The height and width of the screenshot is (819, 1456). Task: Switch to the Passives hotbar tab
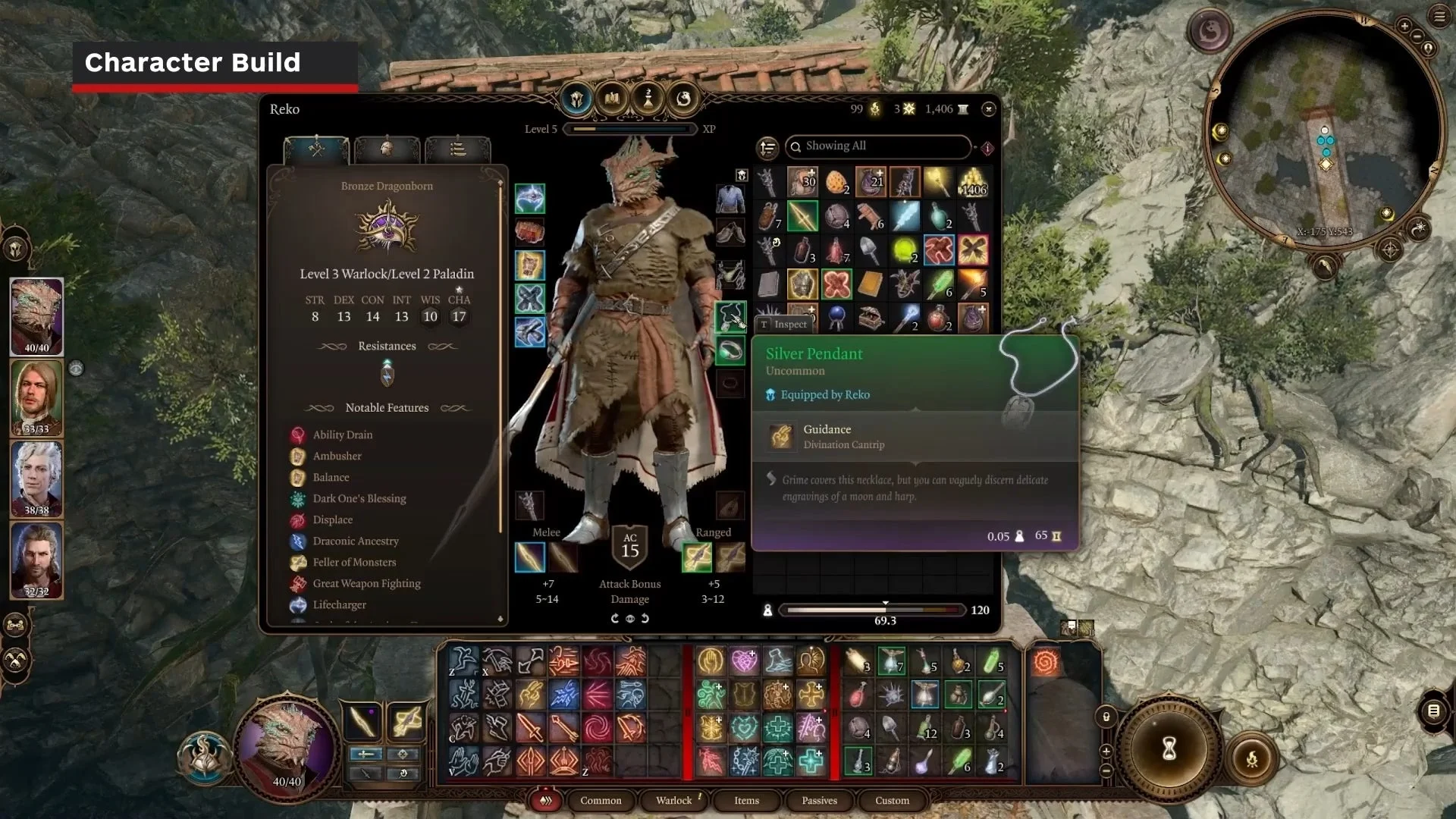click(x=818, y=801)
